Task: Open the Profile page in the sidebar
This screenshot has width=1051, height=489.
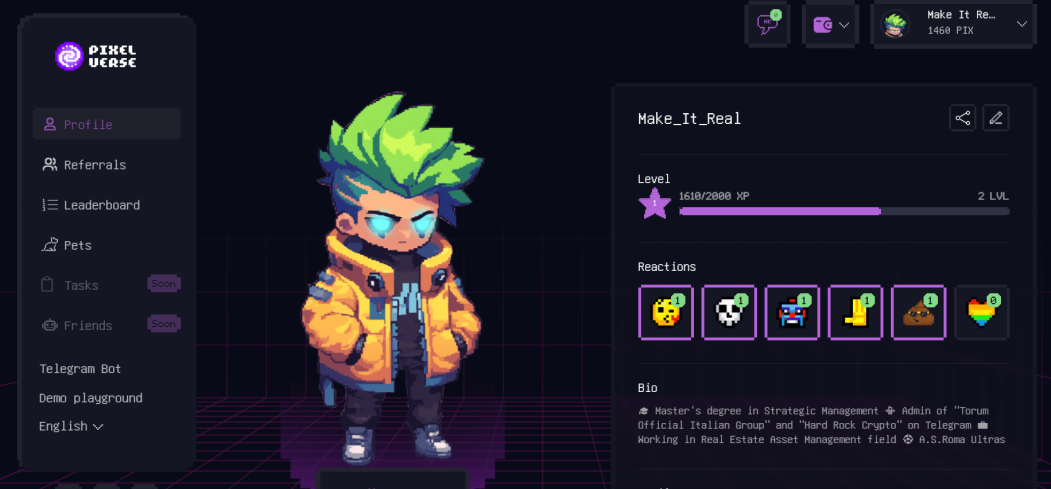Action: [x=88, y=125]
